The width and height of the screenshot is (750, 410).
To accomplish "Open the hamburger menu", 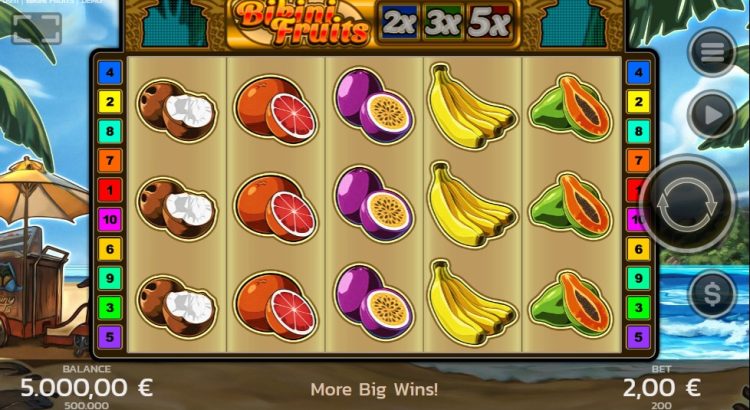I will (x=713, y=54).
